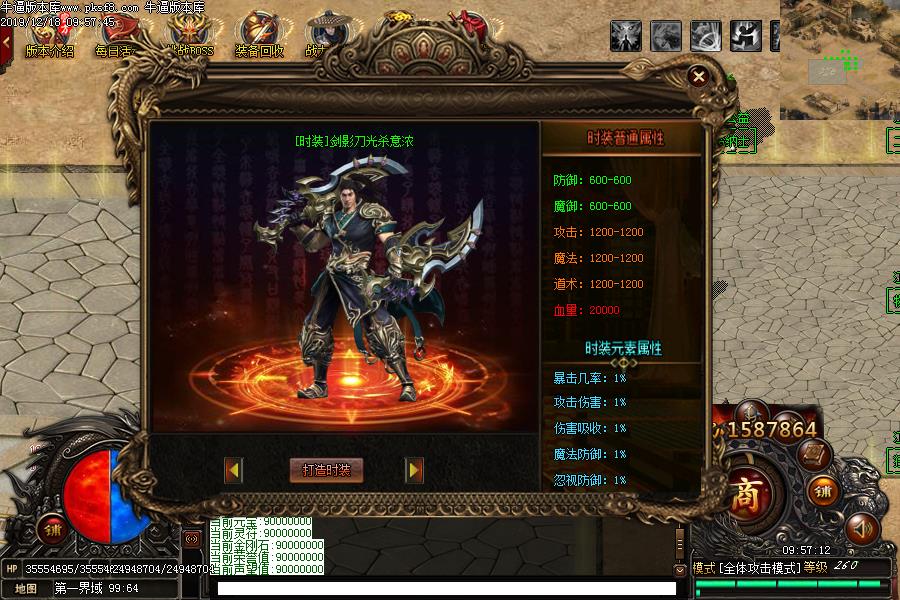Show the next costume with right arrow
The width and height of the screenshot is (900, 600).
[414, 470]
